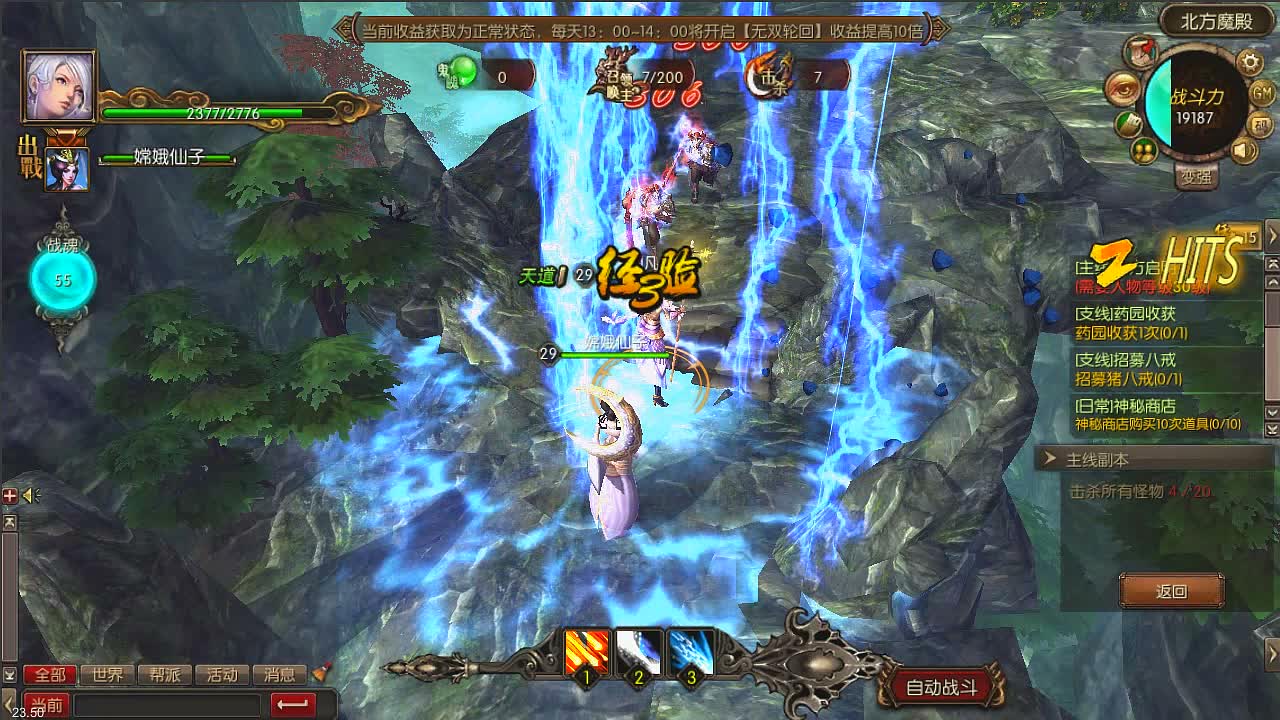
Task: Toggle the plus icon above the chat panel
Action: 10,495
